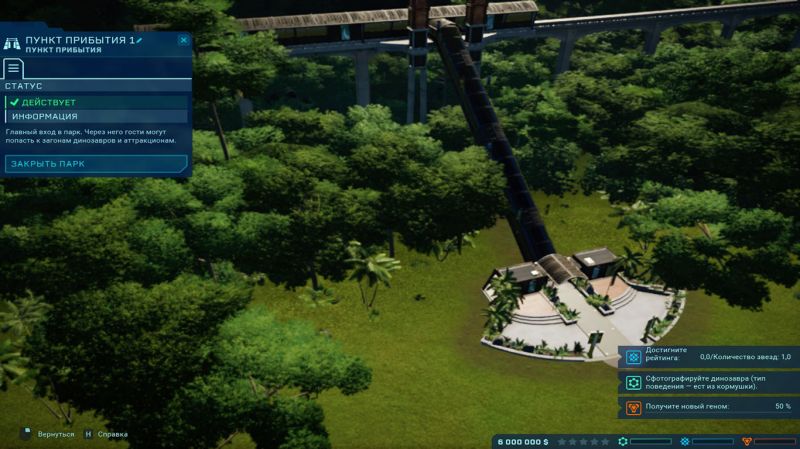
Task: Click the park star rating in bottom bar
Action: click(583, 441)
